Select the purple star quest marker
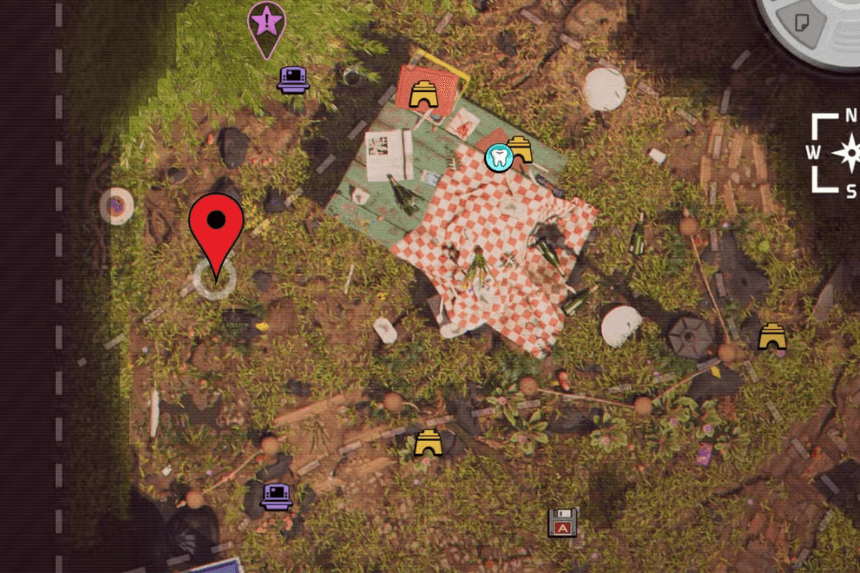The width and height of the screenshot is (860, 573). (x=266, y=23)
